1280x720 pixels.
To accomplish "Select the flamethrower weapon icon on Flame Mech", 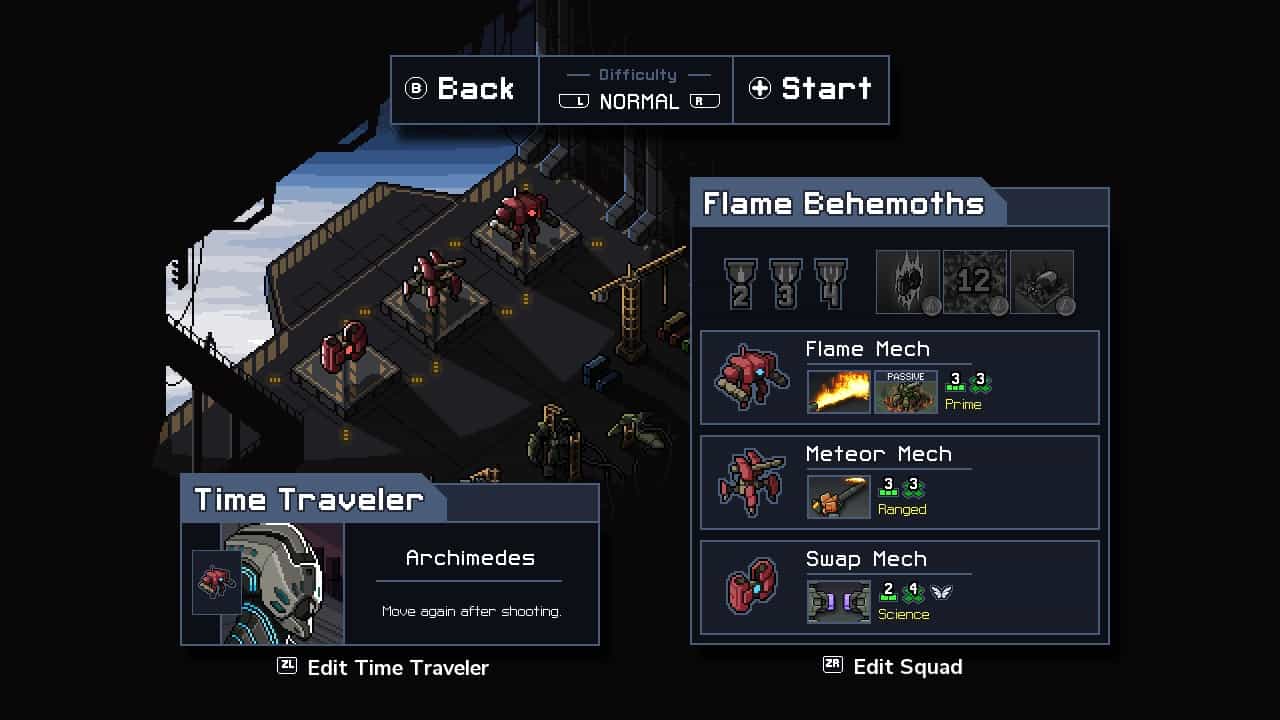I will coord(838,391).
